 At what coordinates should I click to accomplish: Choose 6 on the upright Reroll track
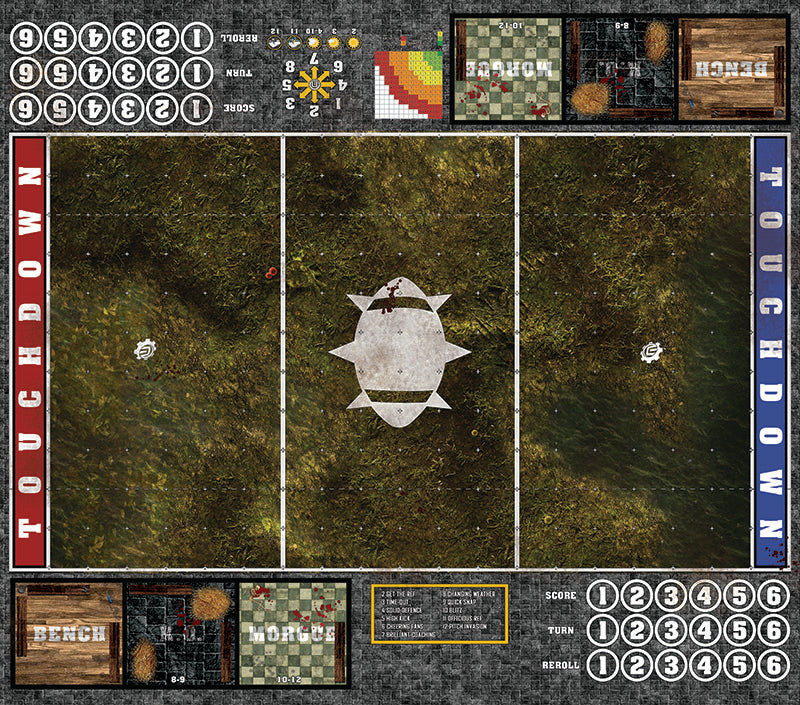773,665
